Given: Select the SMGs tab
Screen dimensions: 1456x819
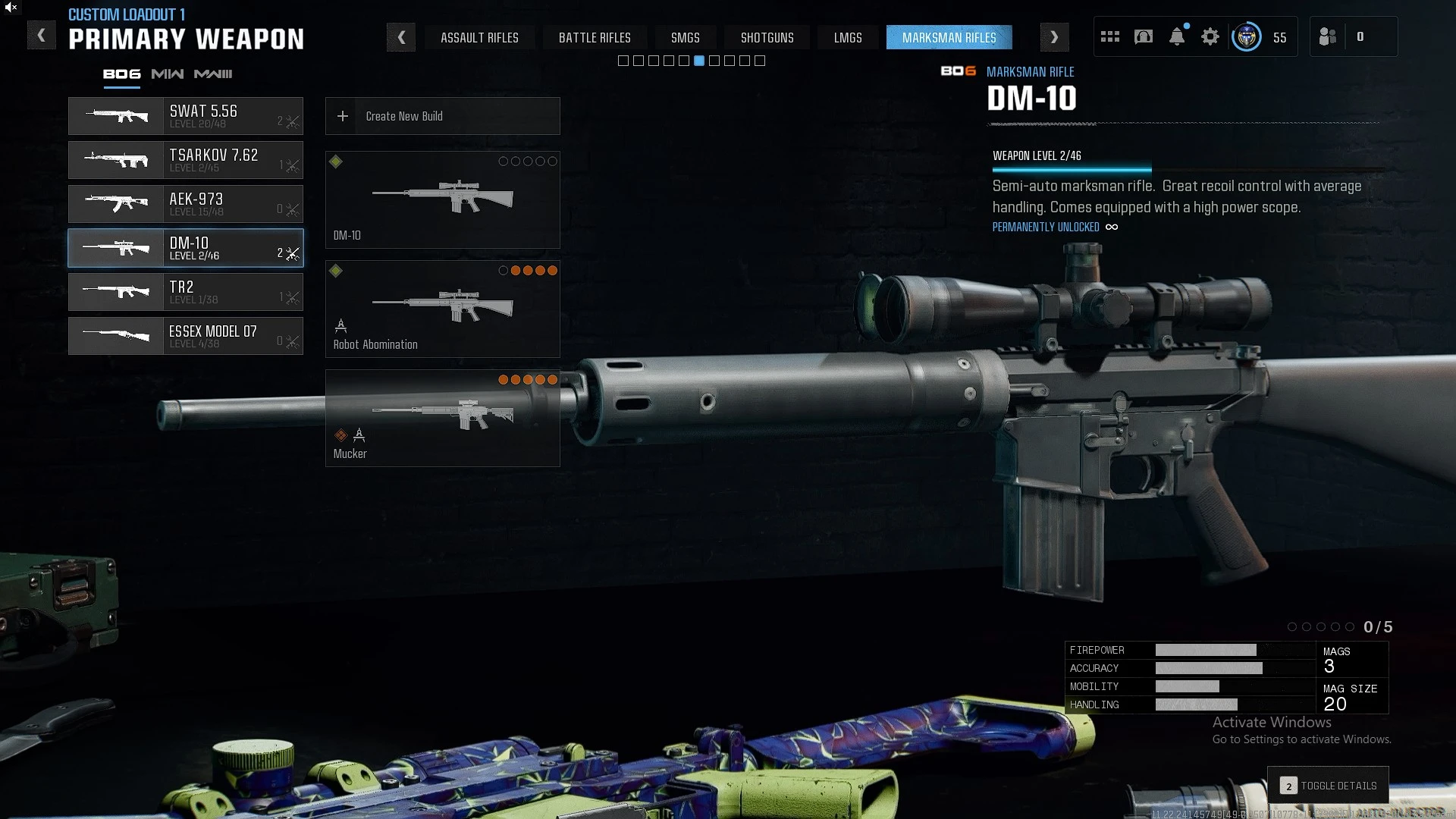Looking at the screenshot, I should coord(685,38).
